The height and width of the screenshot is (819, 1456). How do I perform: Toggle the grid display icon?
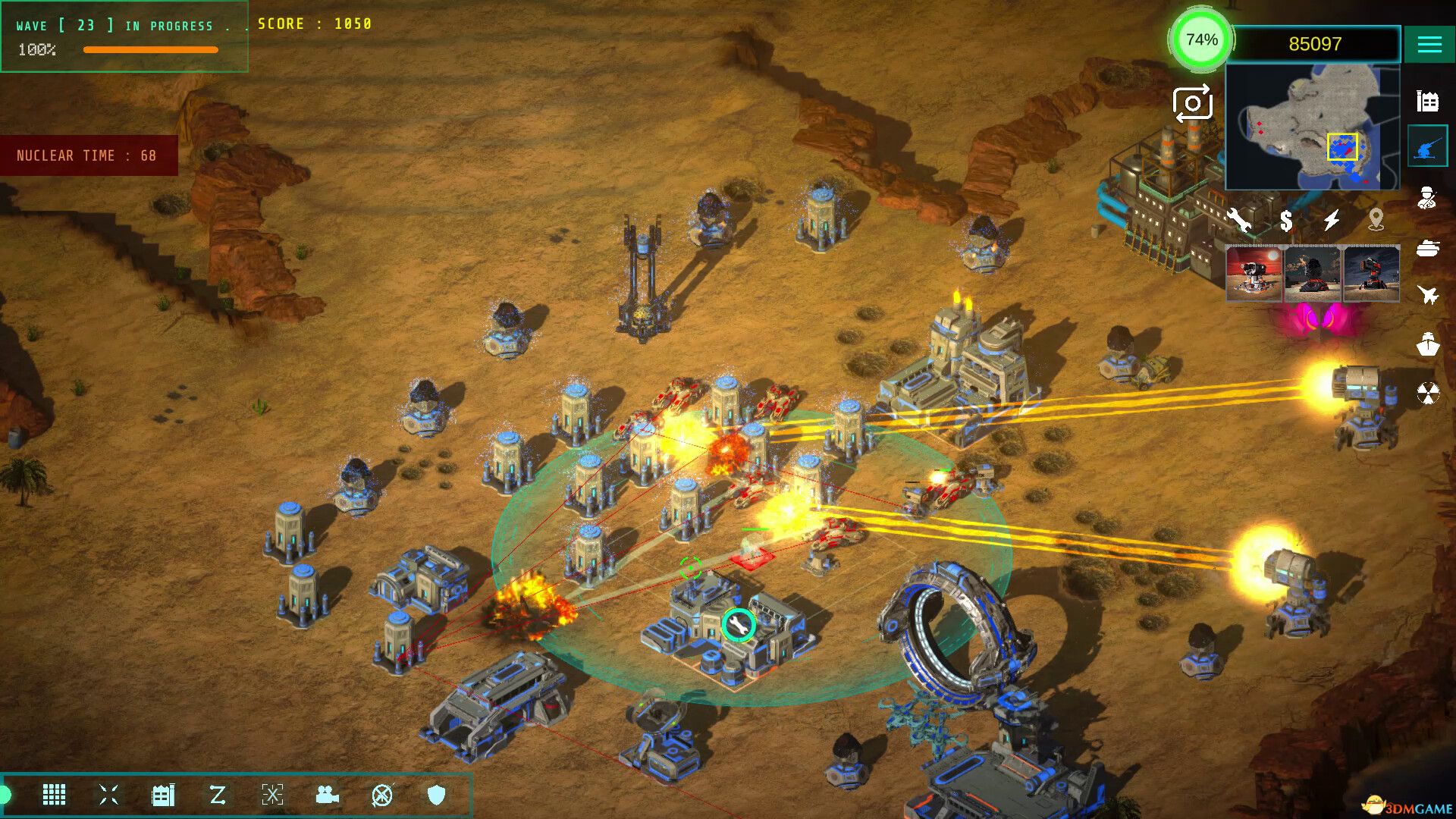click(54, 795)
